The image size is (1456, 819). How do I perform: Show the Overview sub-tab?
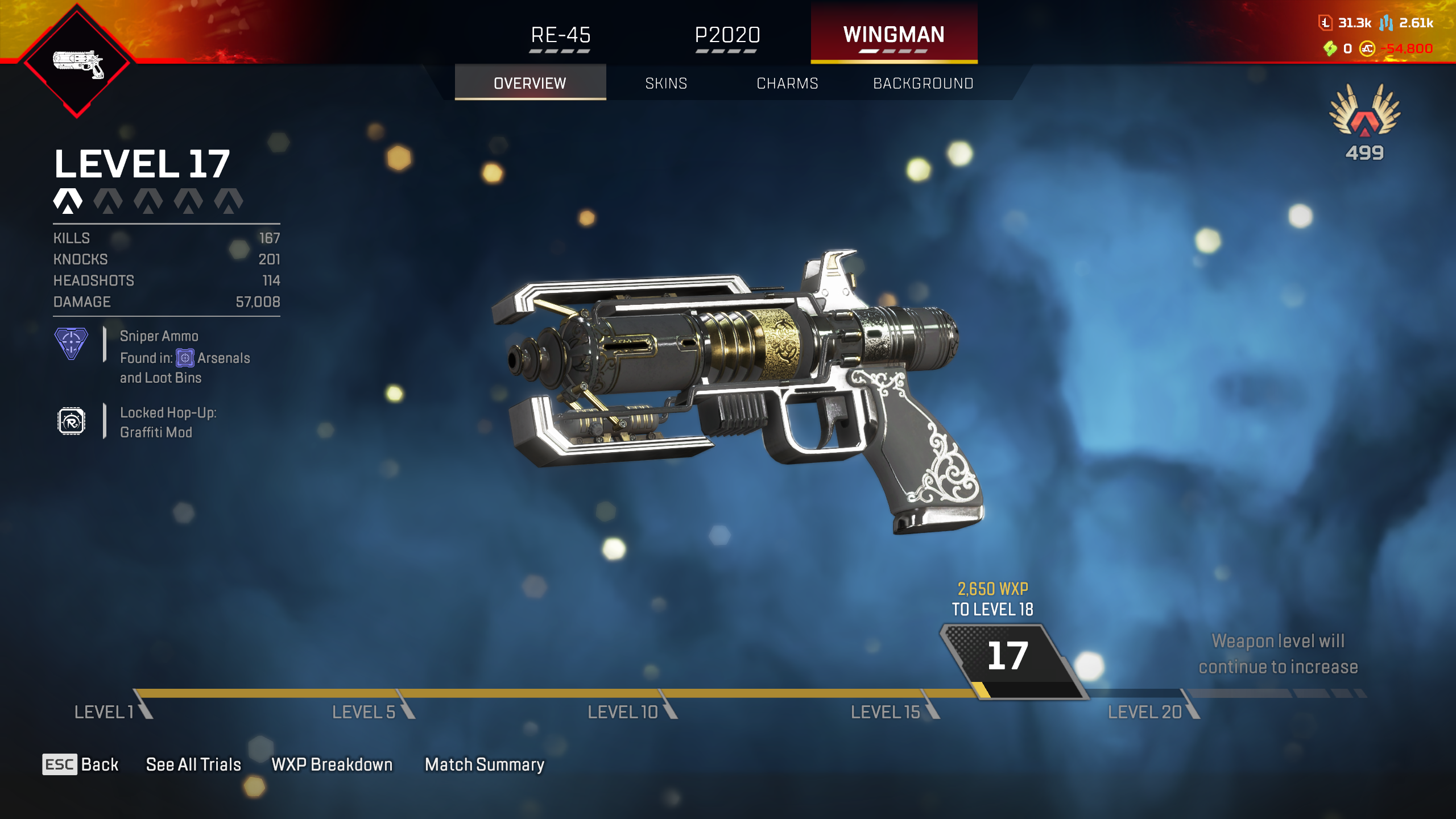(530, 84)
